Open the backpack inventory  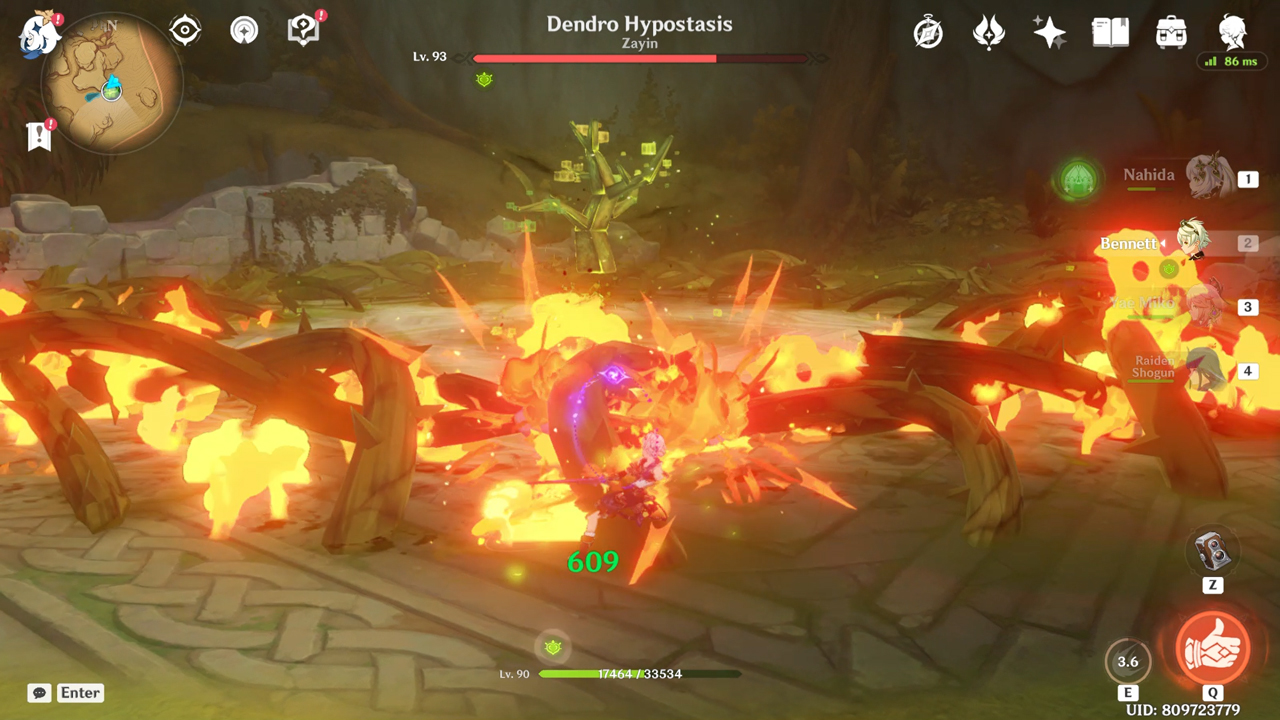tap(1171, 33)
